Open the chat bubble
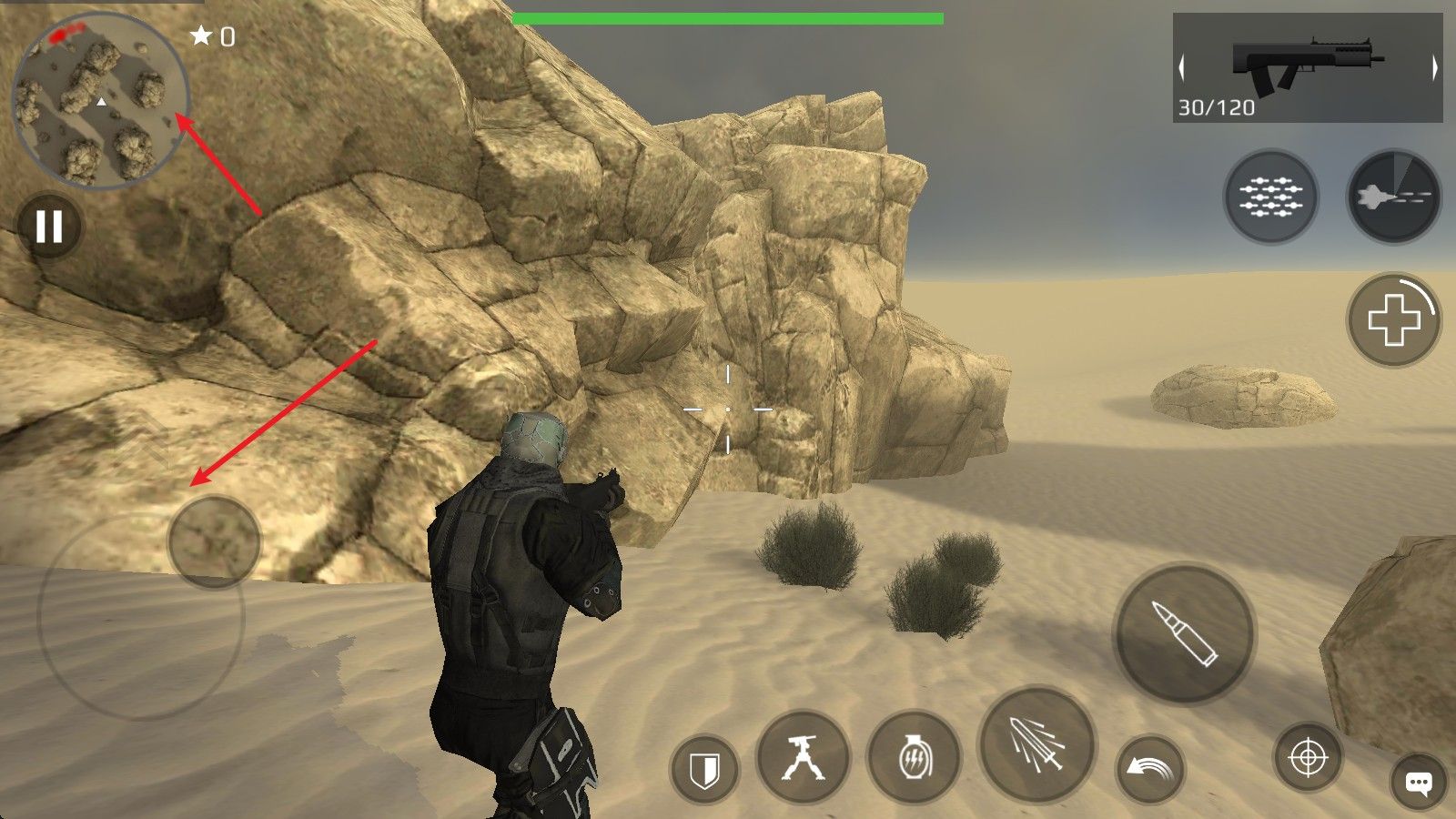The image size is (1456, 819). pos(1419,782)
